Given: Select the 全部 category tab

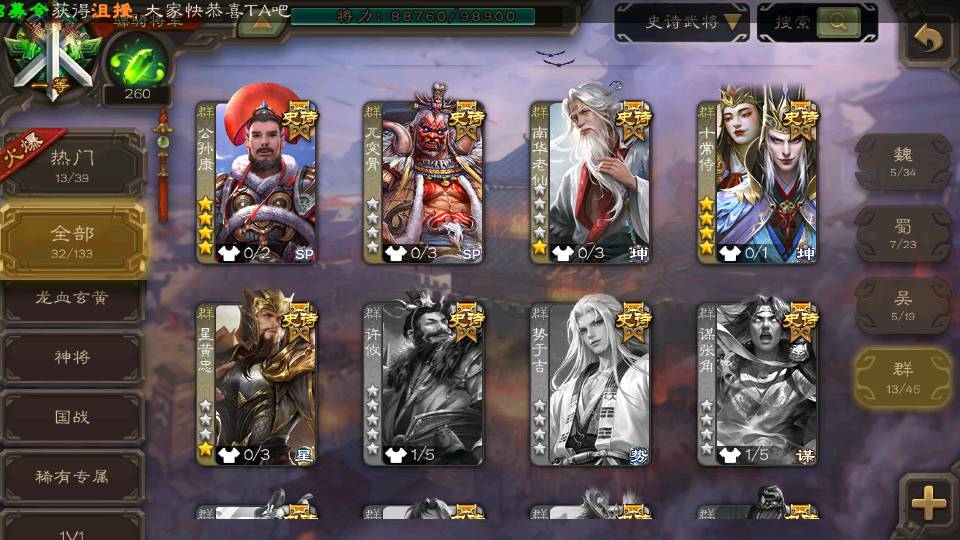Looking at the screenshot, I should (x=72, y=239).
